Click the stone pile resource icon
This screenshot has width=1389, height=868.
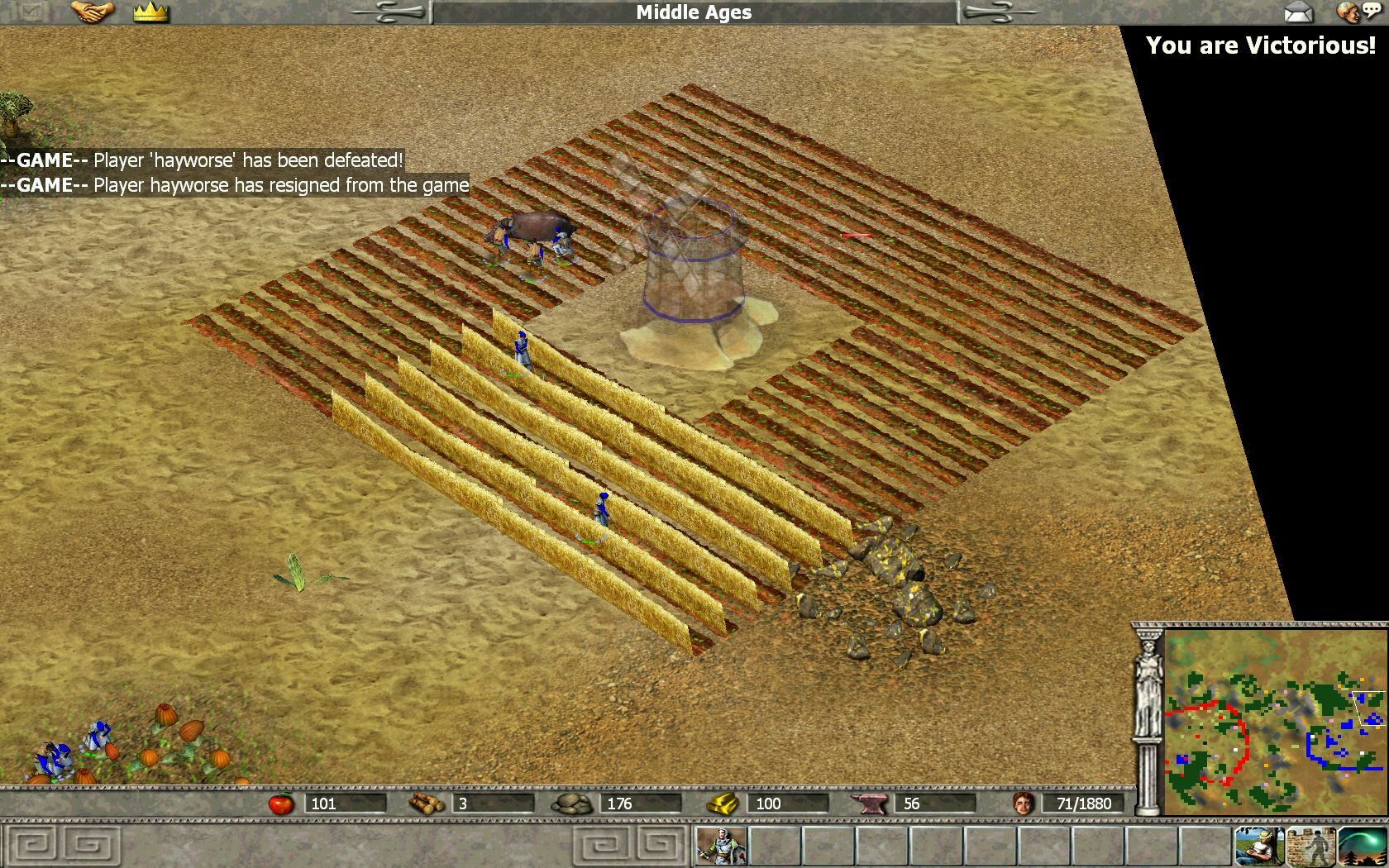[x=571, y=803]
